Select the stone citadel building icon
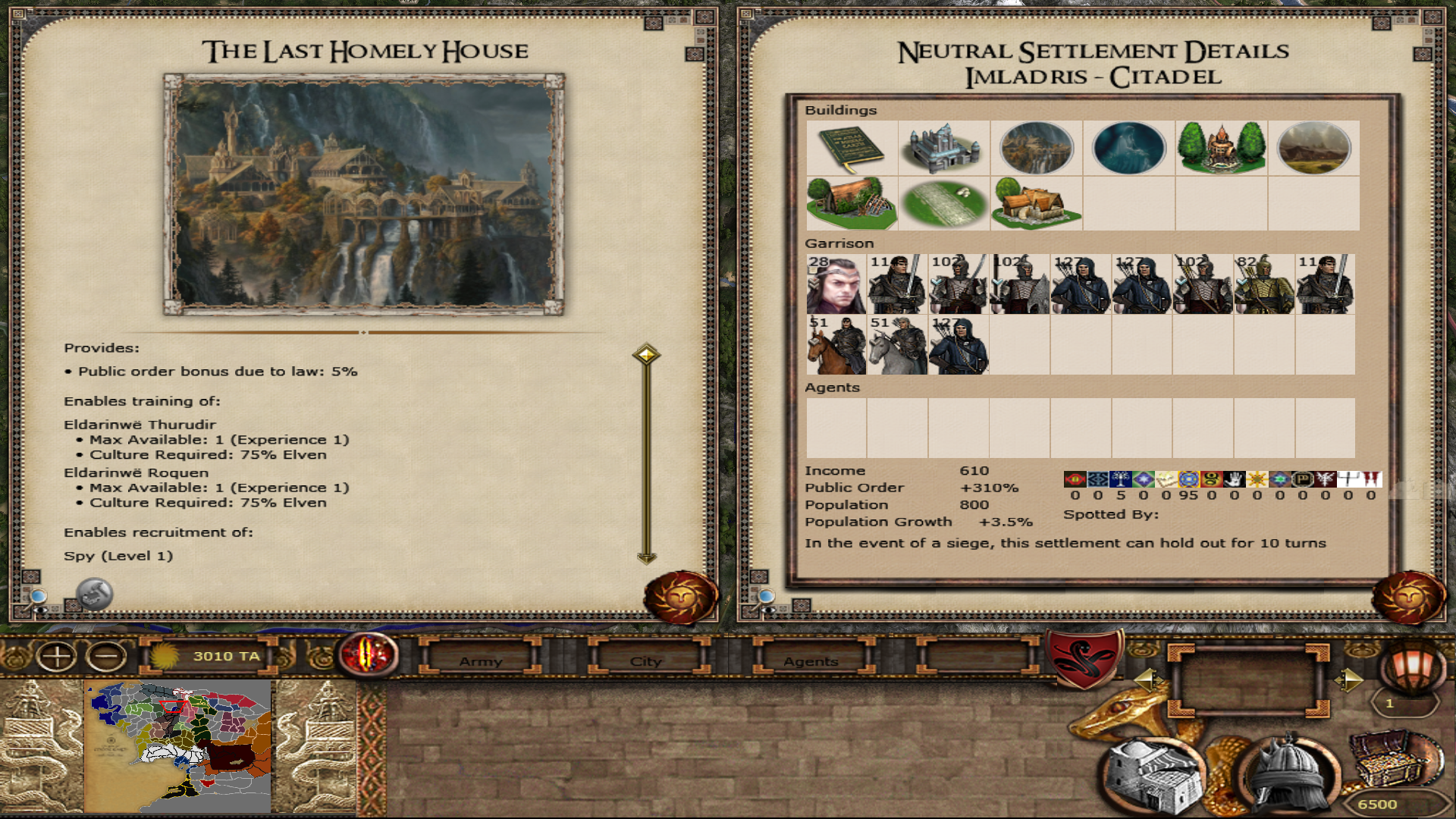Image resolution: width=1456 pixels, height=819 pixels. click(944, 148)
